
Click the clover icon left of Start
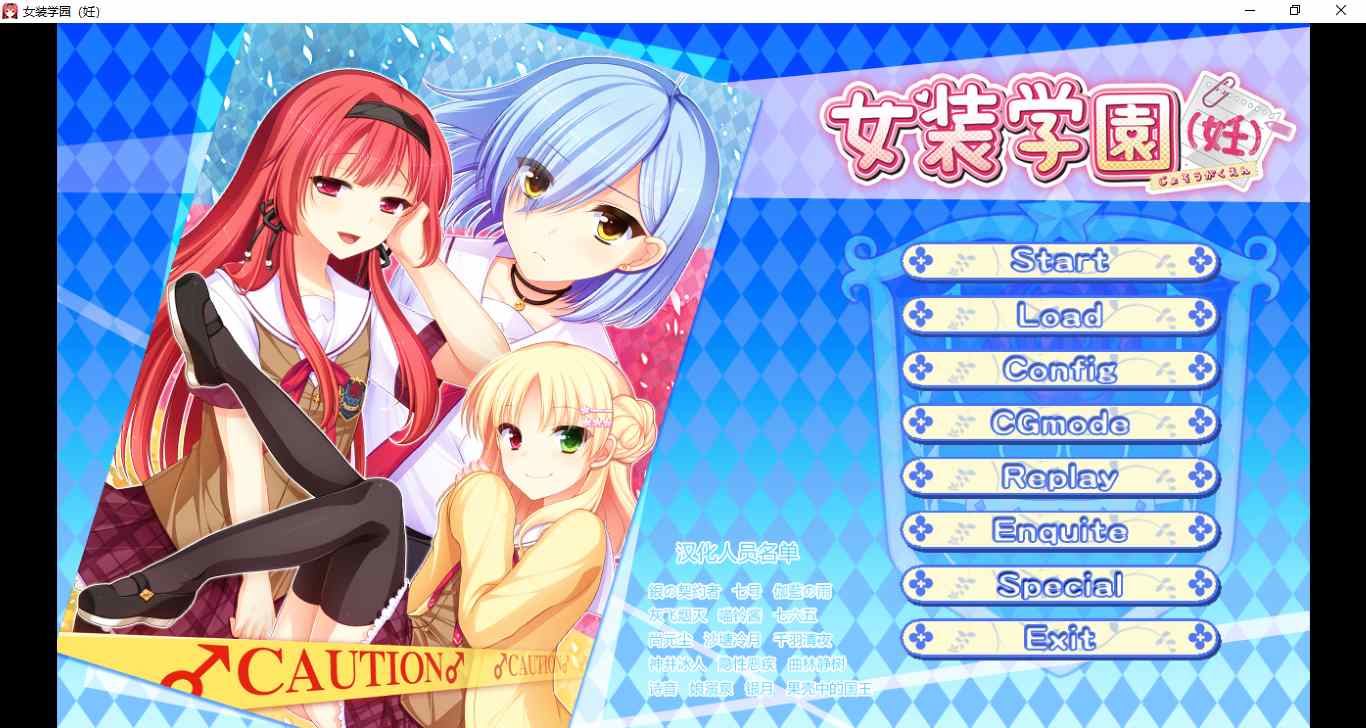920,261
